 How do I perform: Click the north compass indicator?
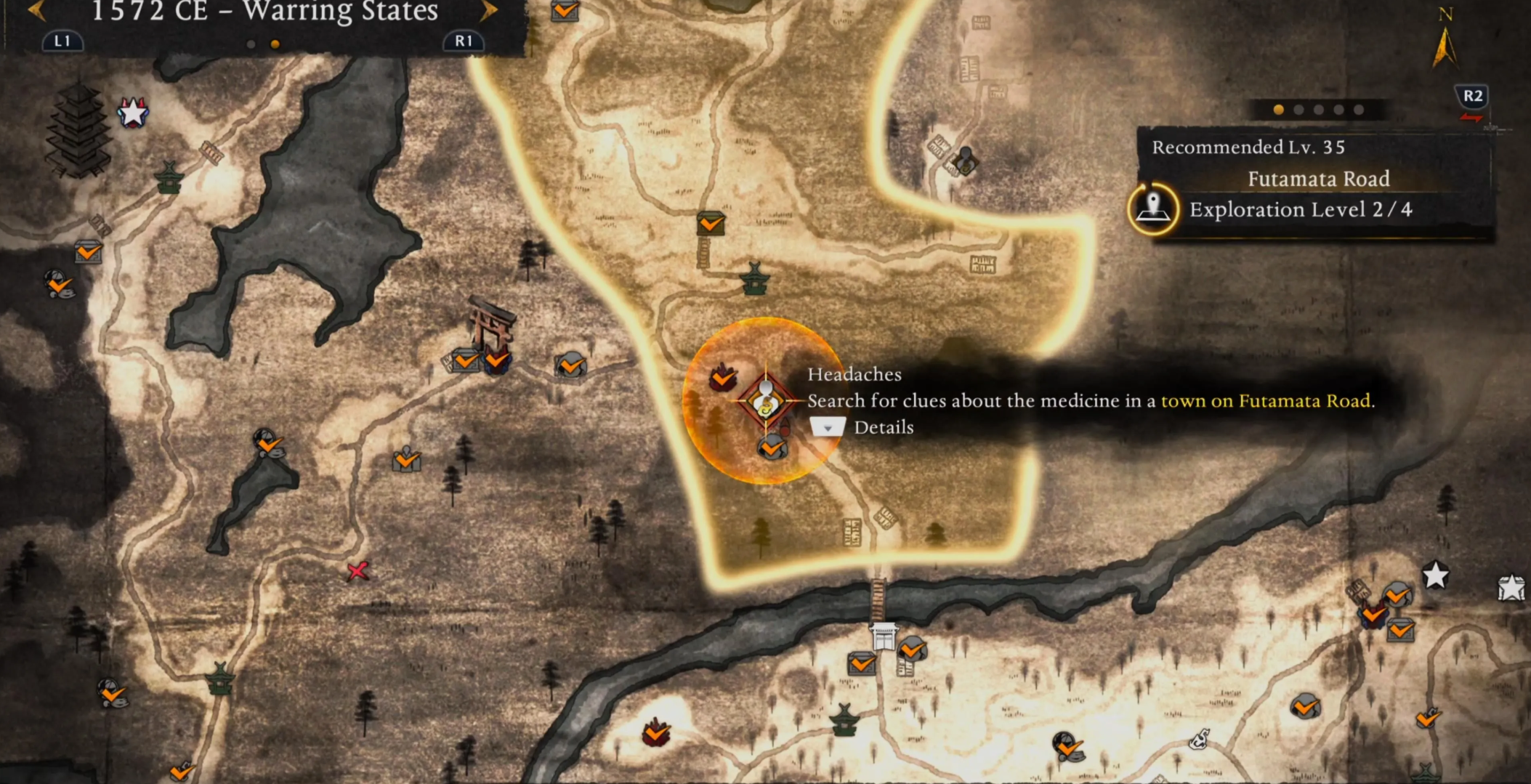(1445, 40)
